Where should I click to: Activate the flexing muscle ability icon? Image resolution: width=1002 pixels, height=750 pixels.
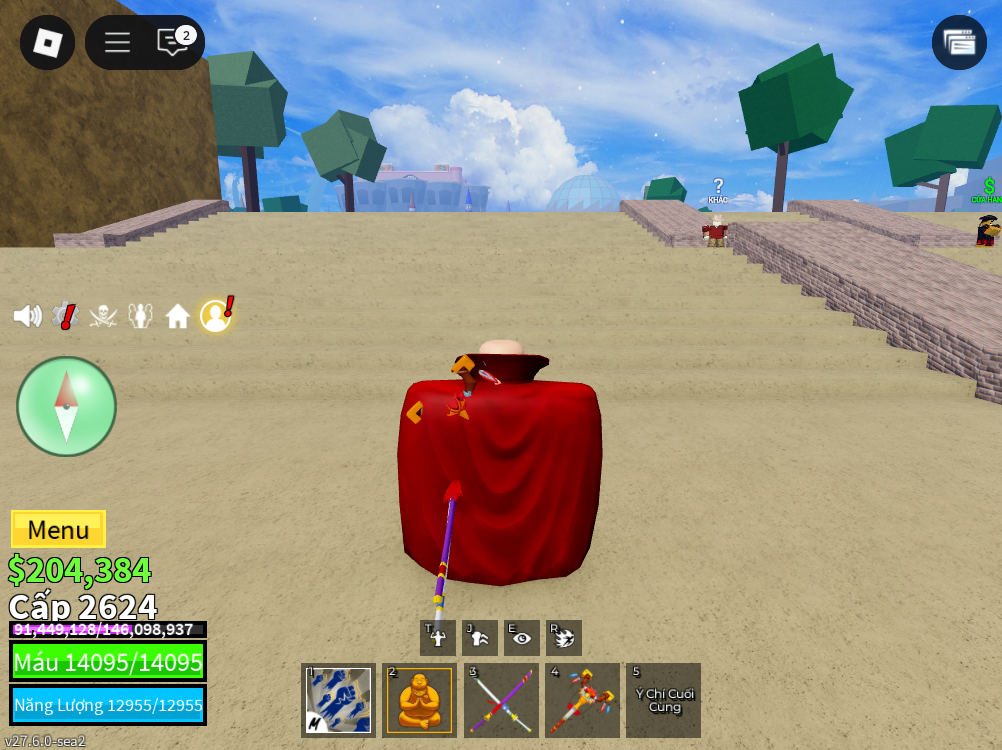click(438, 638)
